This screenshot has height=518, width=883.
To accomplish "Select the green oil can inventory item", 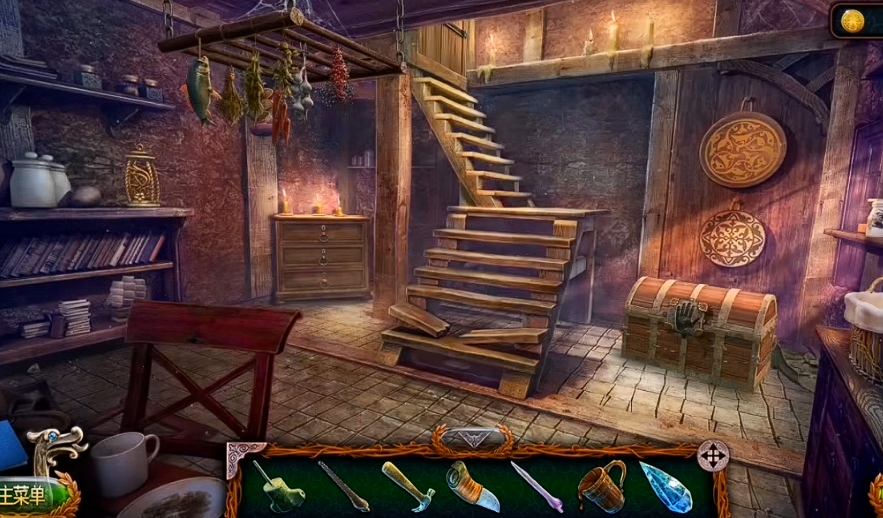I will (x=277, y=487).
